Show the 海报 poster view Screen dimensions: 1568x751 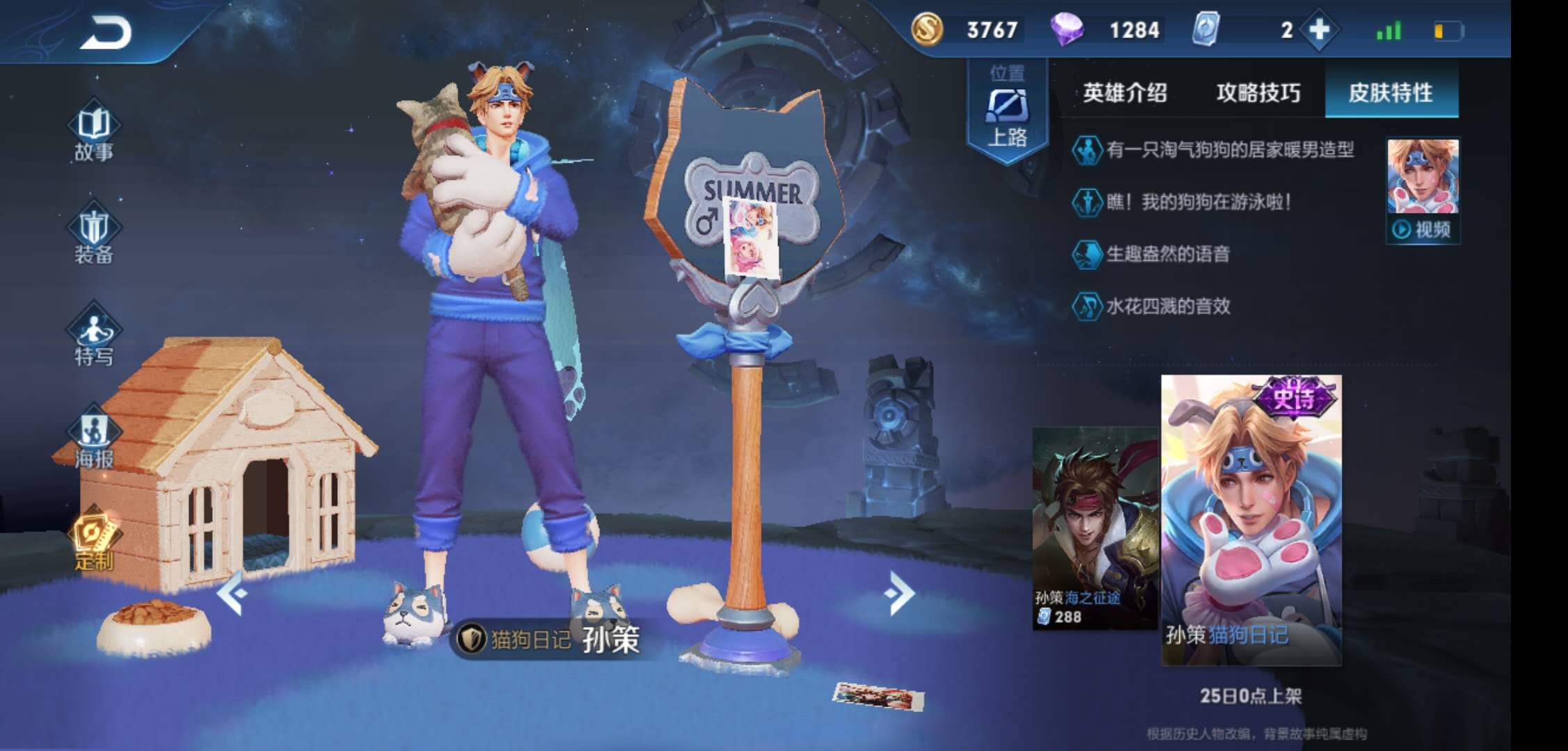click(x=94, y=439)
